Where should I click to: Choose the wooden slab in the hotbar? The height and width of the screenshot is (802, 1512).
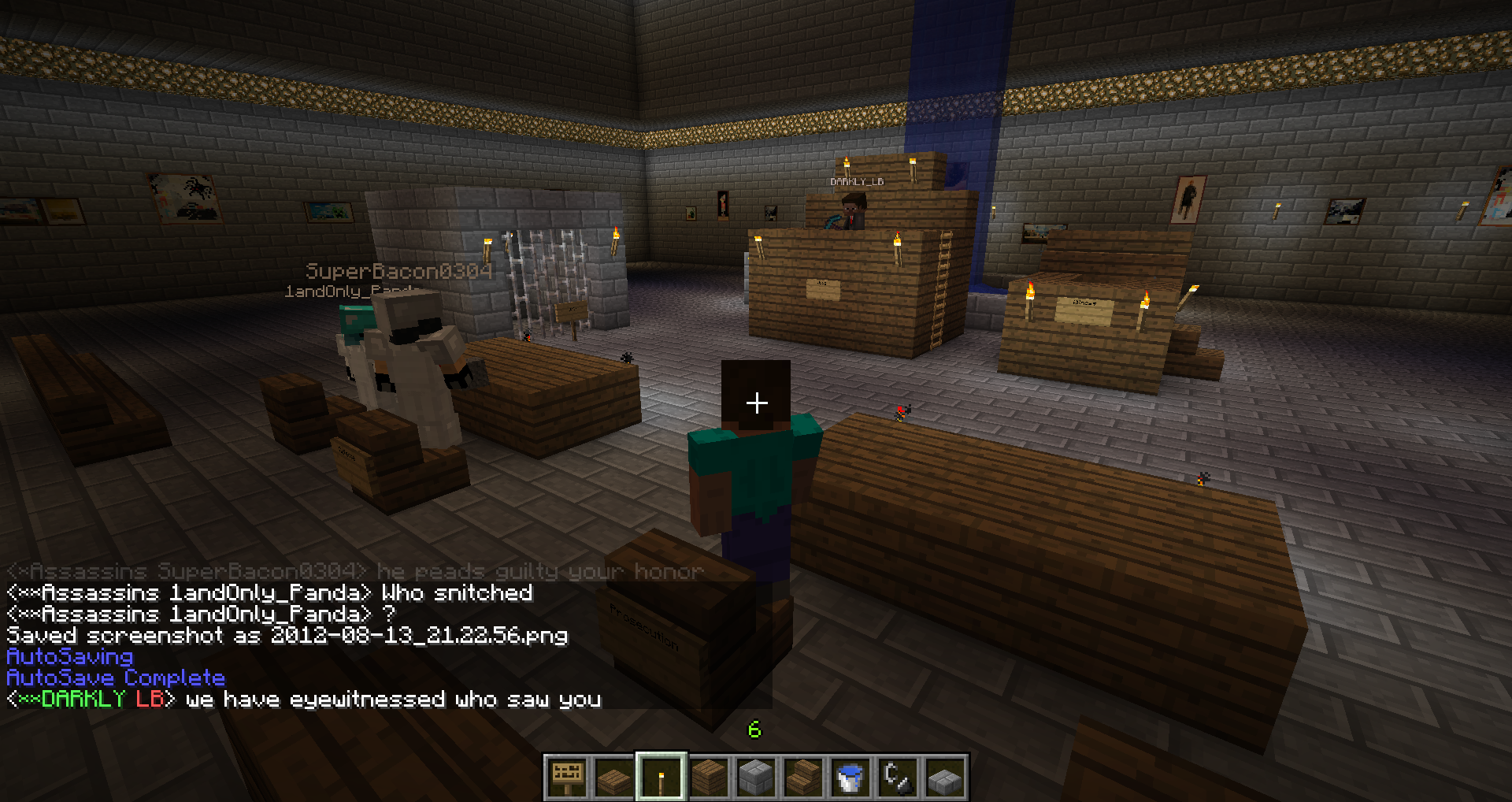click(x=614, y=777)
